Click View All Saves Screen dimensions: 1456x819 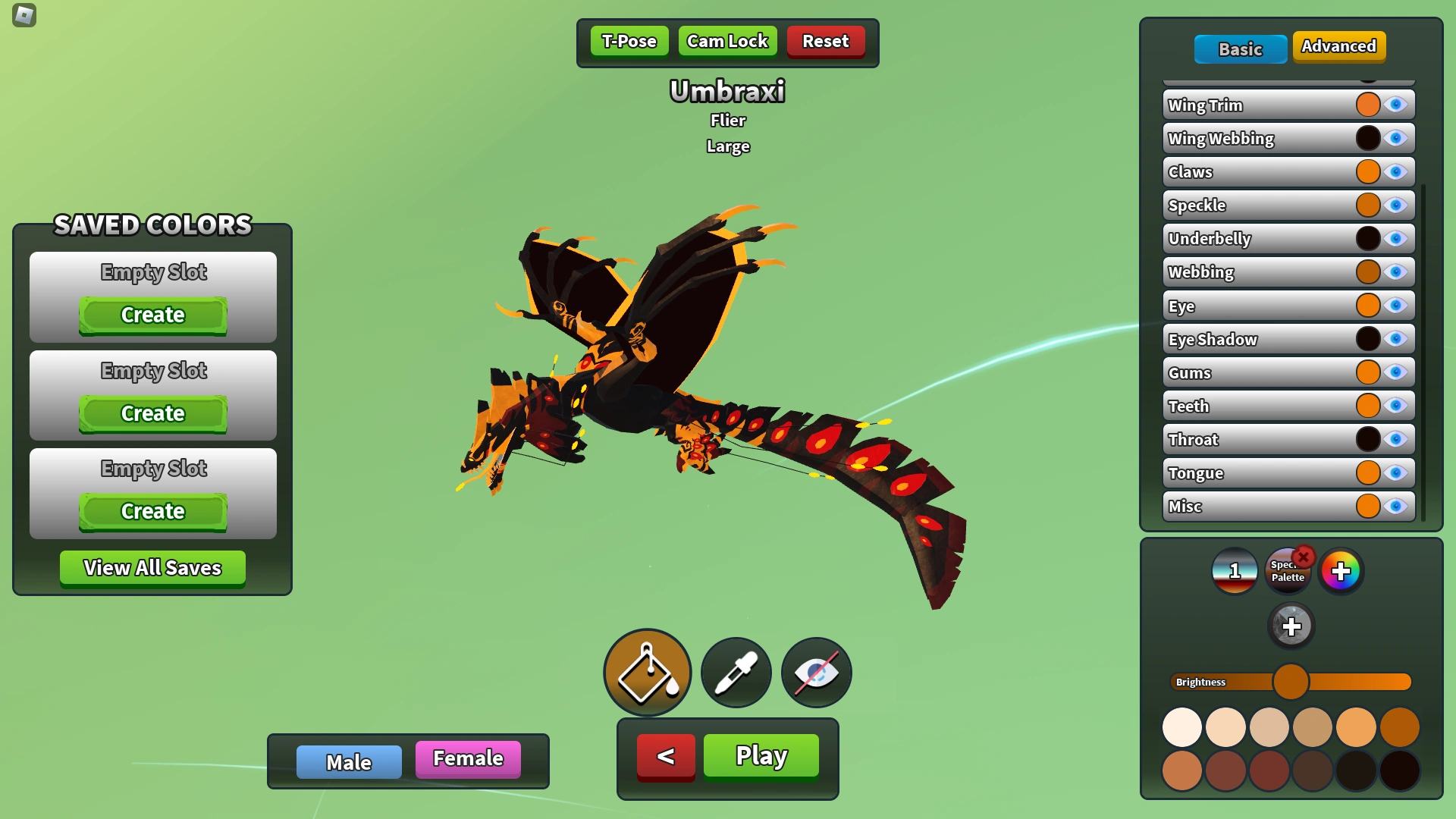(152, 568)
